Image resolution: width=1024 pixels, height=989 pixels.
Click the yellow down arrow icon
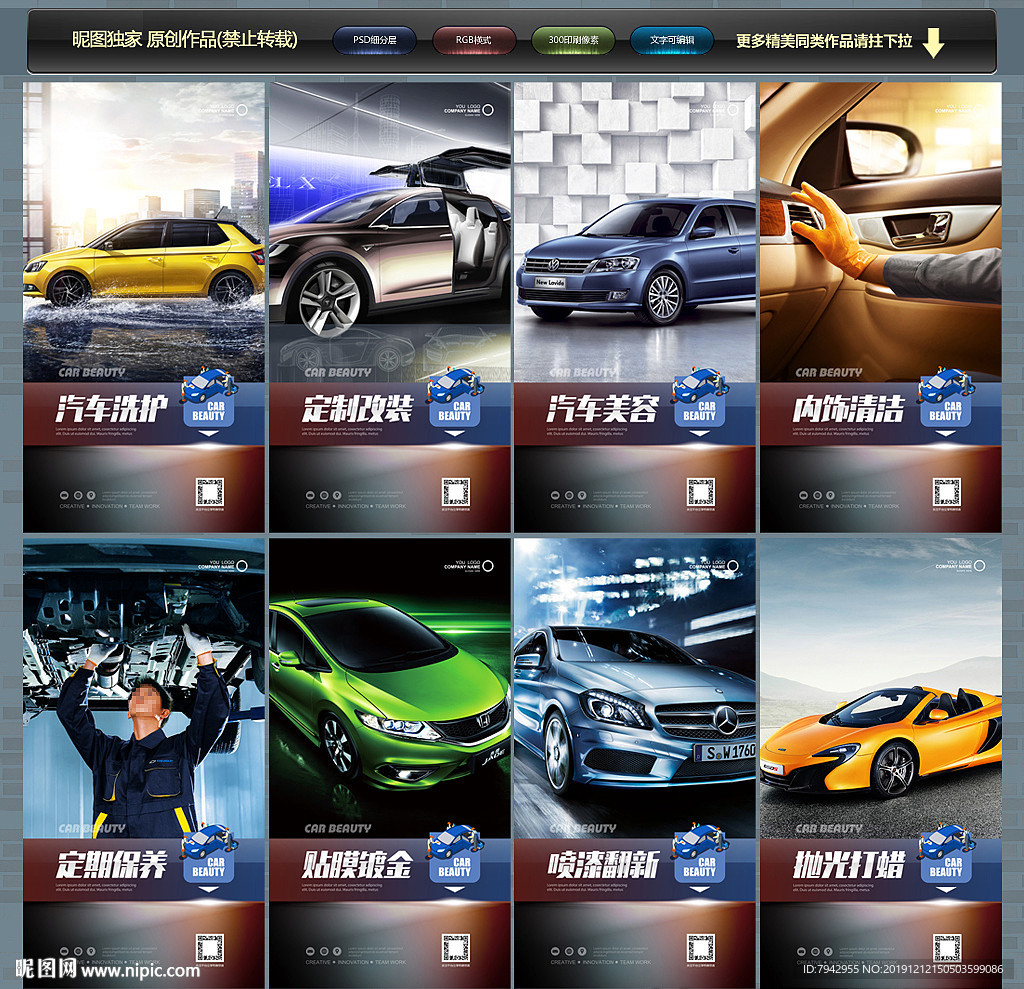click(933, 43)
